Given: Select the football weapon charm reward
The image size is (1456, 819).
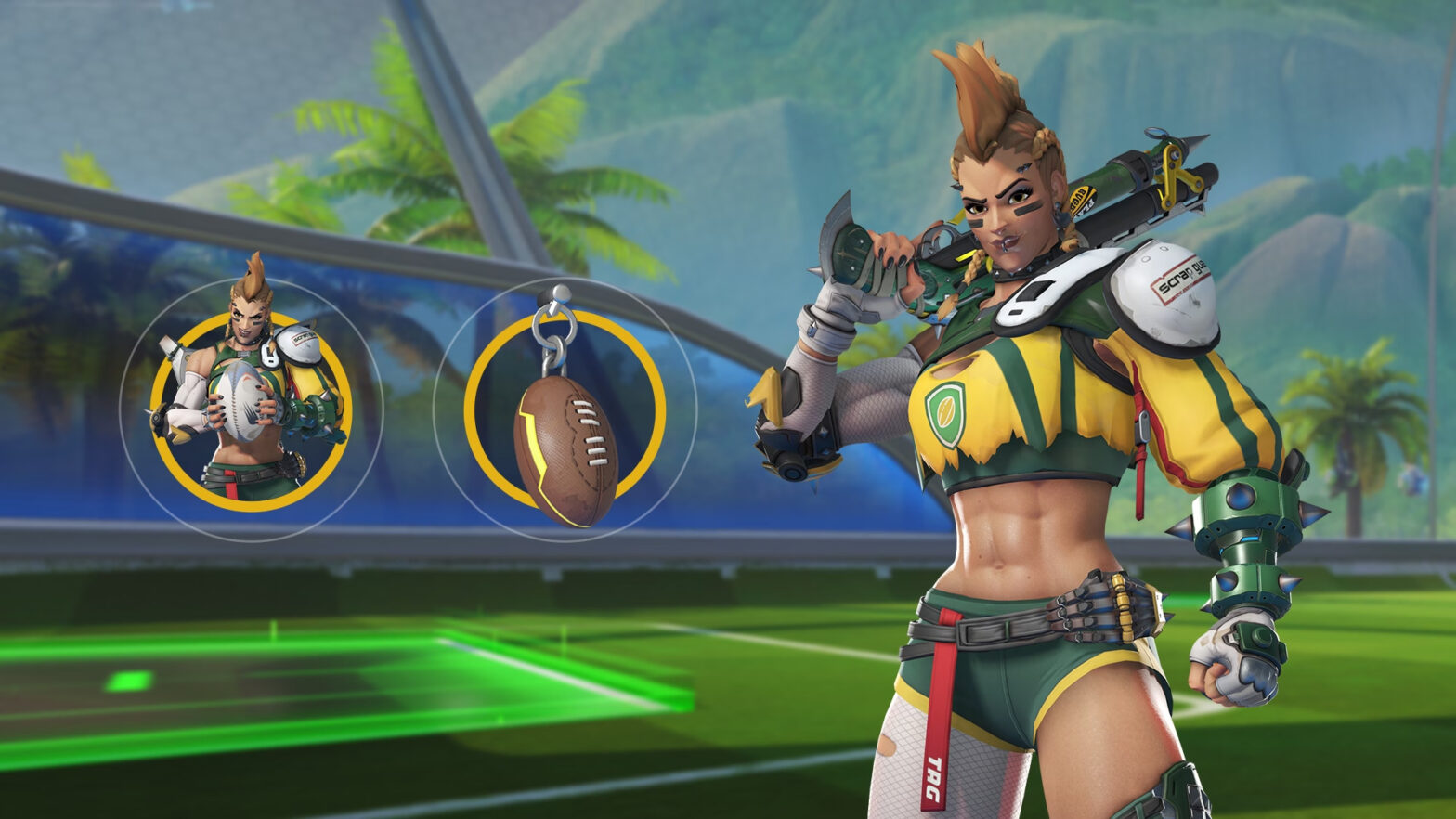Looking at the screenshot, I should (565, 409).
